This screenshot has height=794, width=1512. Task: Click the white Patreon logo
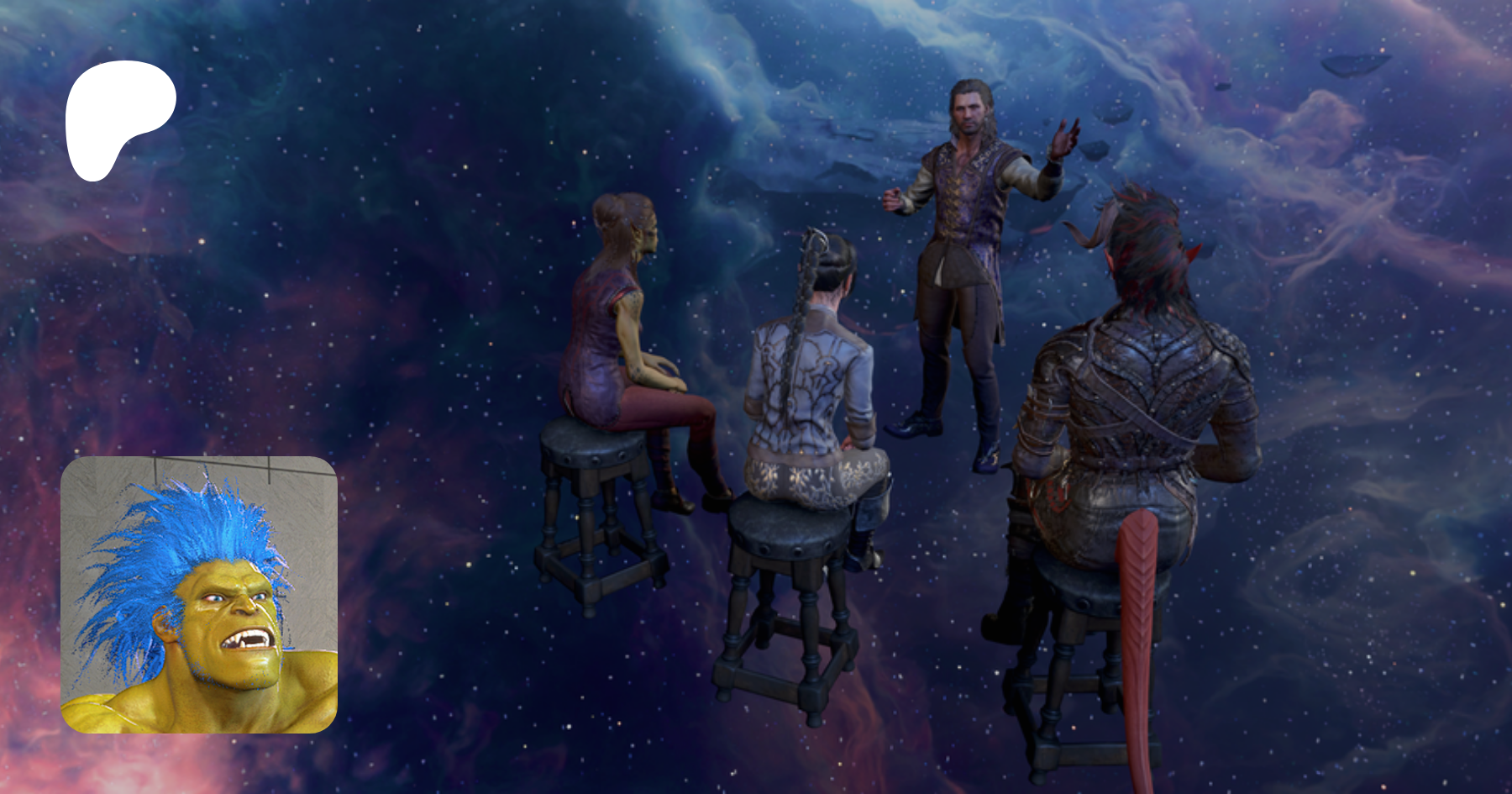pos(118,118)
